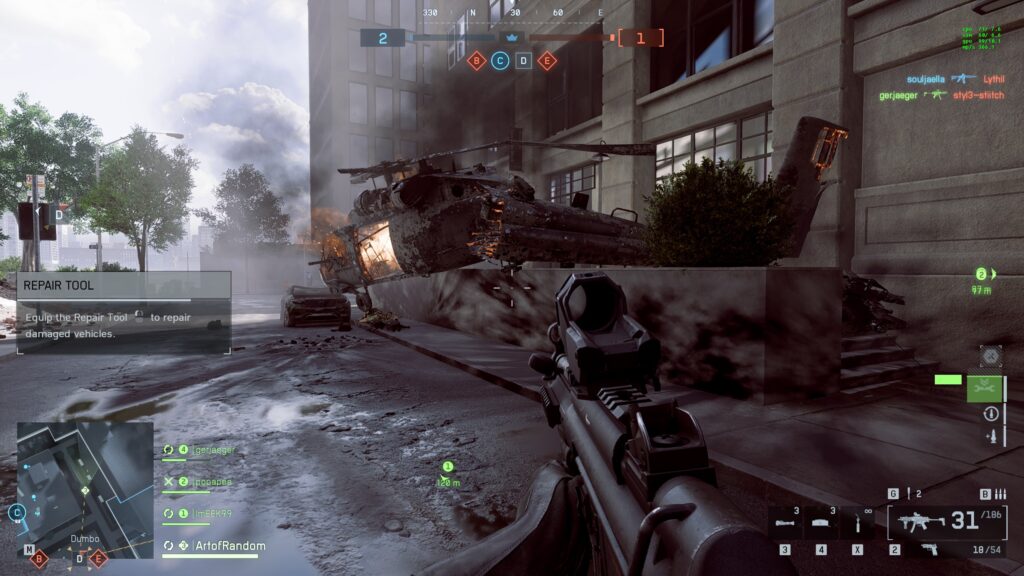Select enemy objective E at top center
The width and height of the screenshot is (1024, 576).
click(x=546, y=61)
